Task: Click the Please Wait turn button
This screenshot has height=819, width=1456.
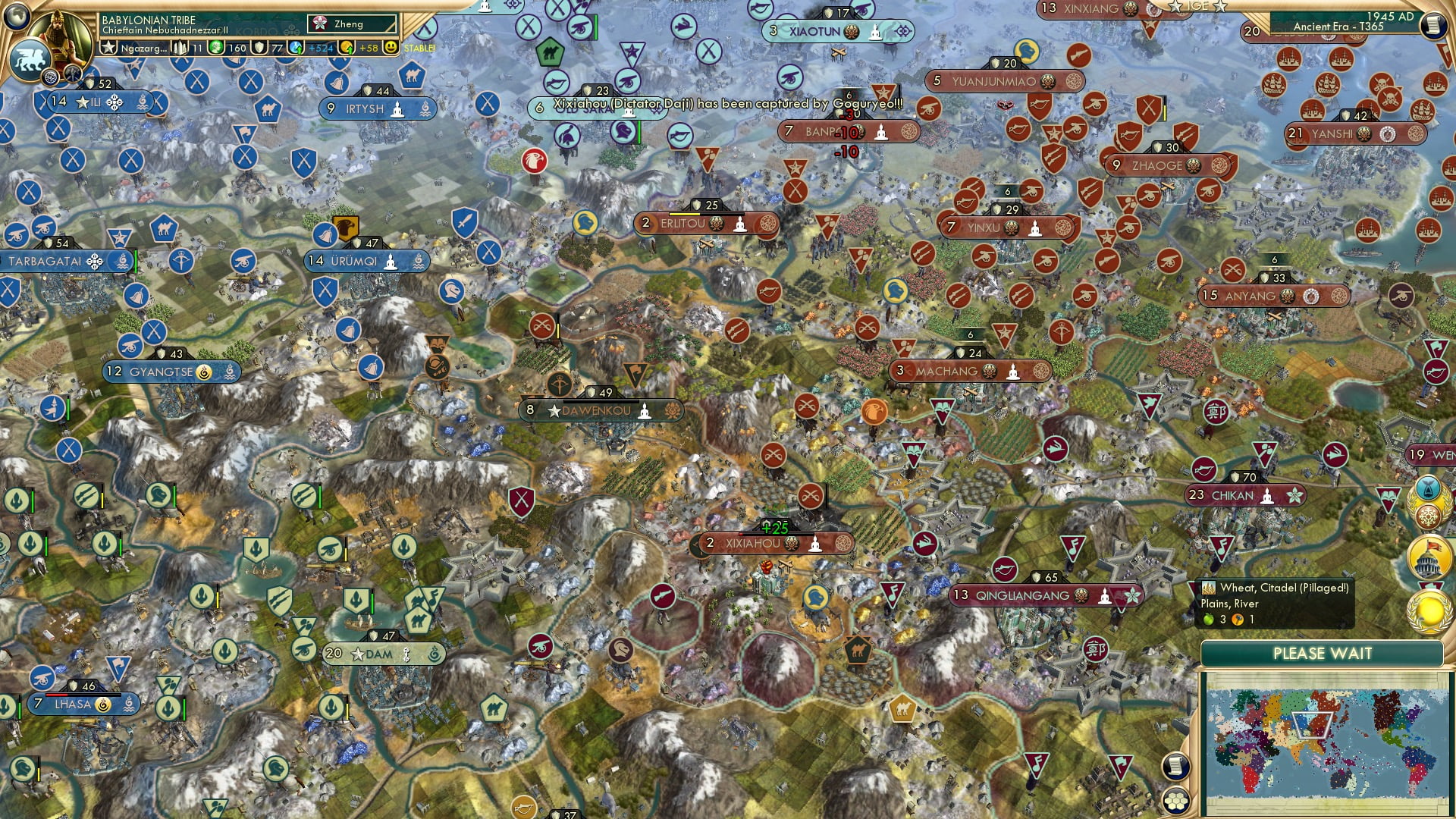Action: pos(1322,654)
